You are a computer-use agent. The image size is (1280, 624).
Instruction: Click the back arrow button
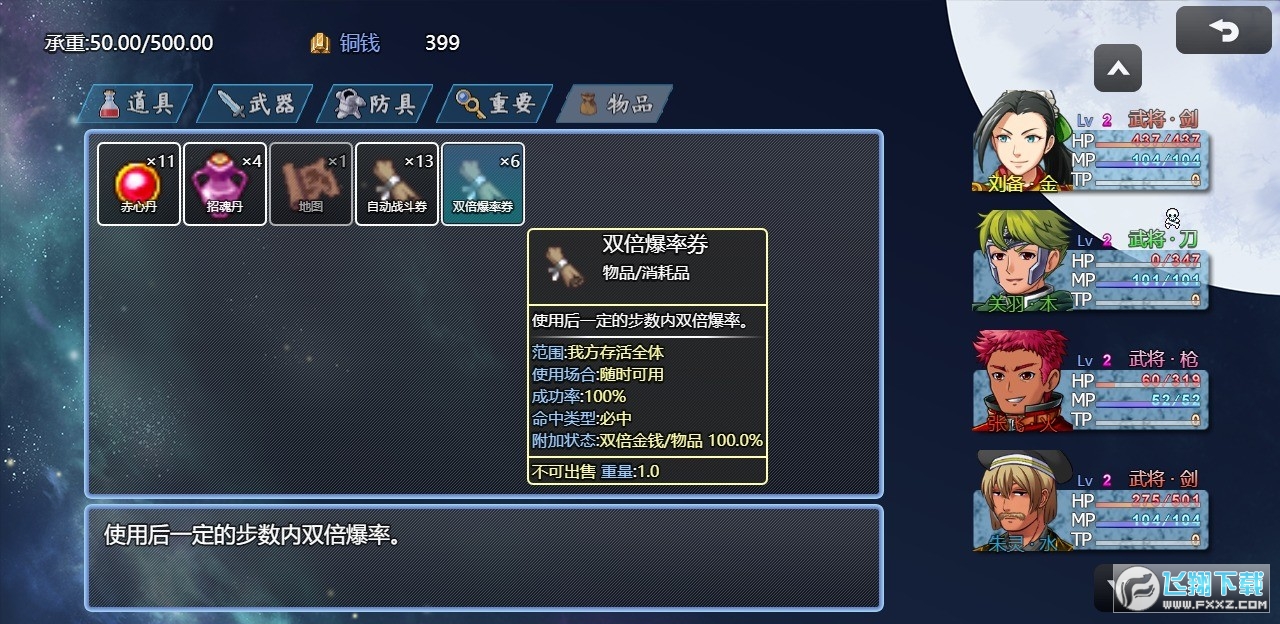coord(1223,30)
